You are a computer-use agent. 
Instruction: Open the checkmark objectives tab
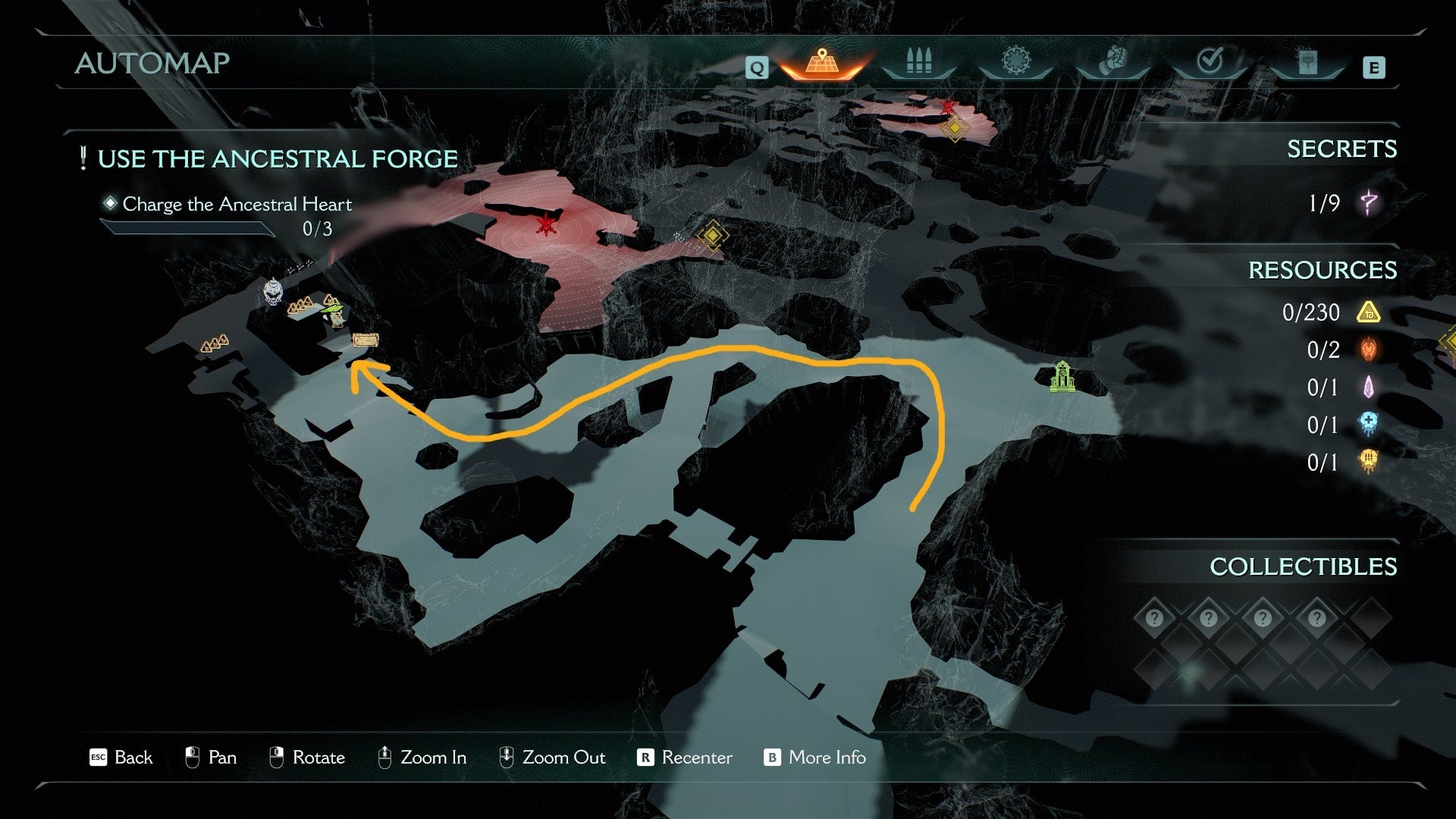click(x=1210, y=62)
